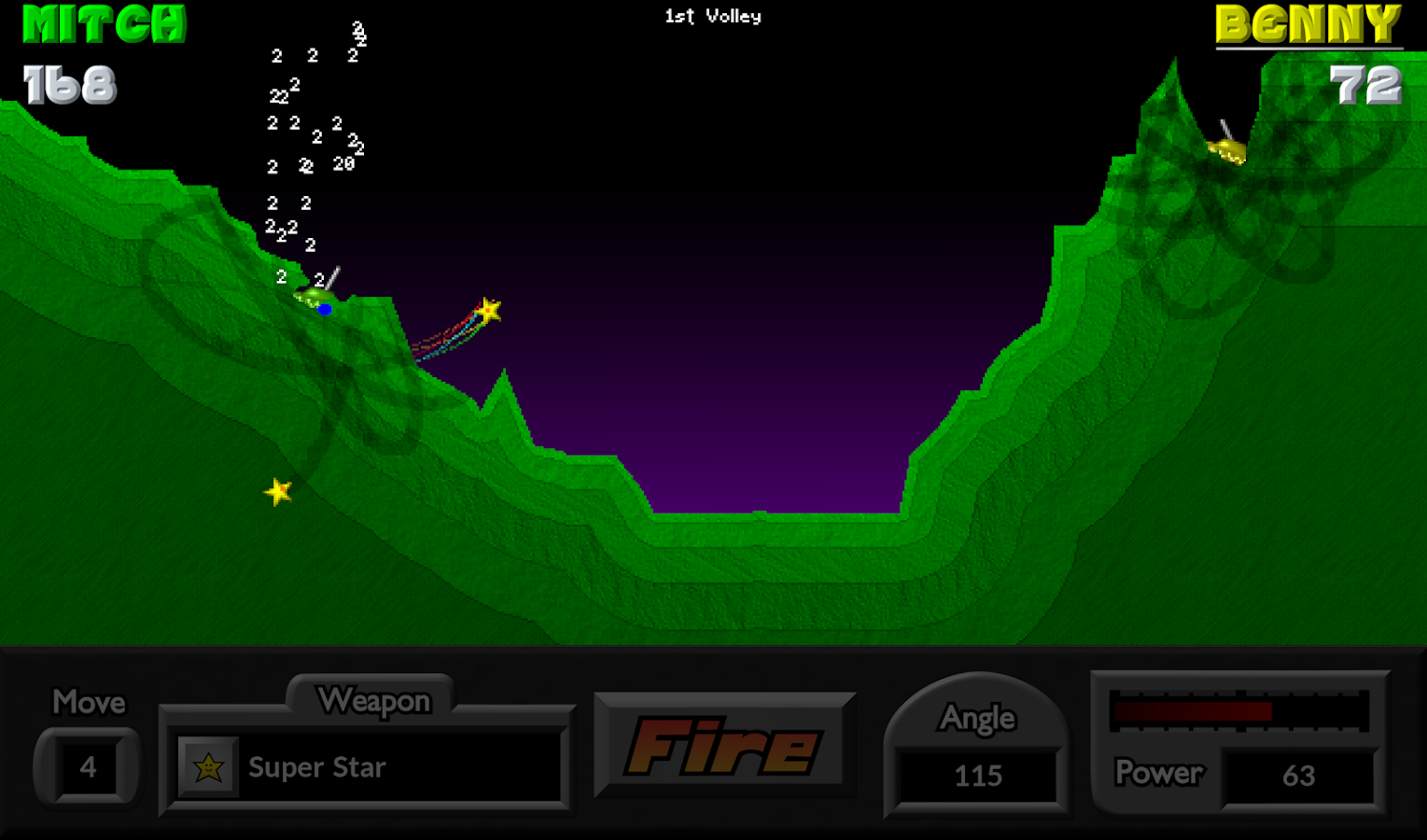The height and width of the screenshot is (840, 1427).
Task: Click the 1st Volley status text
Action: pos(712,15)
